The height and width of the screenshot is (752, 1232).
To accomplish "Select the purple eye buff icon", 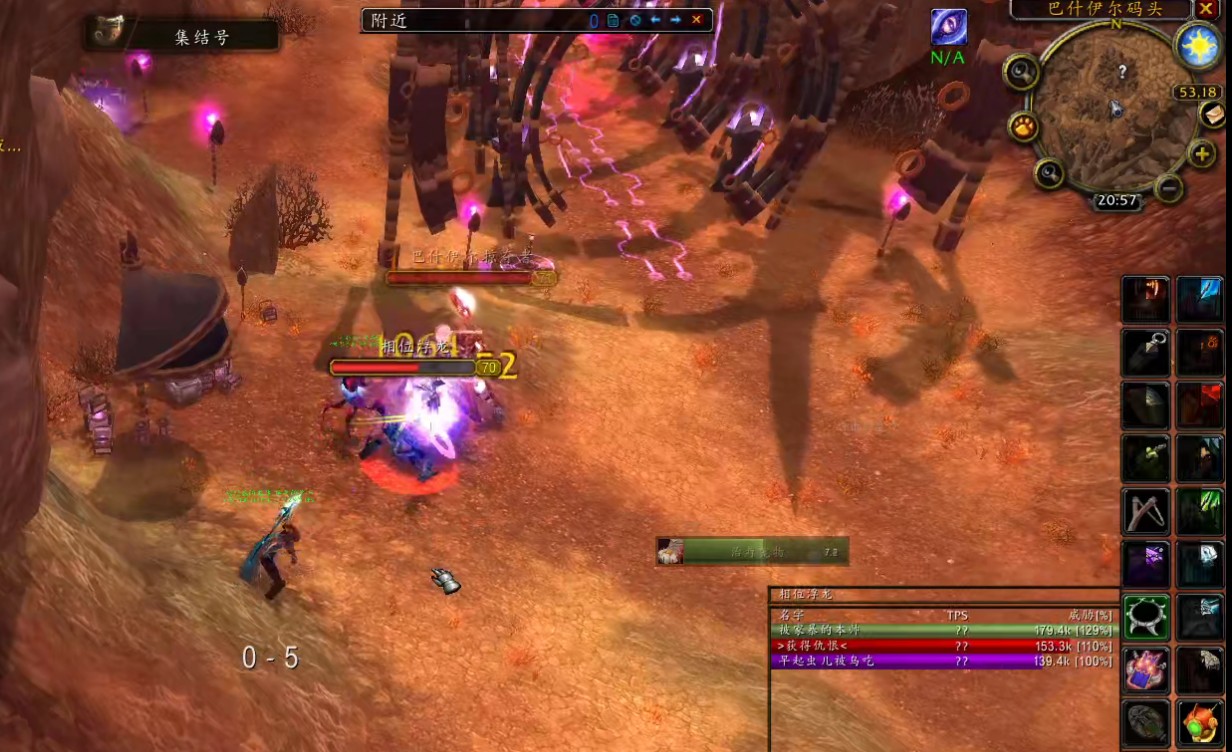I will (x=948, y=27).
